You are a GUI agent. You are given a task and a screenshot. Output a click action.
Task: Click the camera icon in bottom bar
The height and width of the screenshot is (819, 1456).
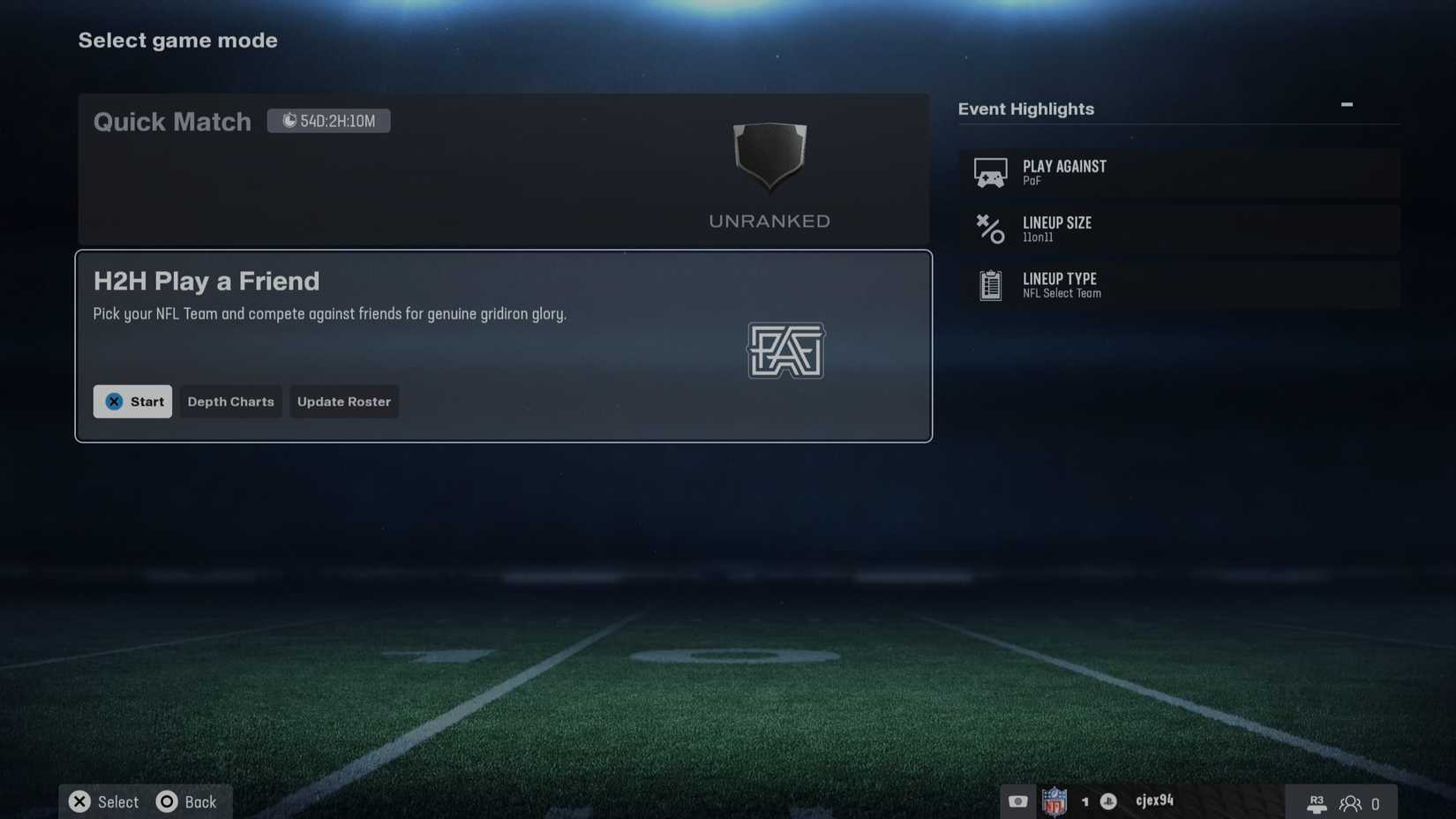(x=1017, y=801)
